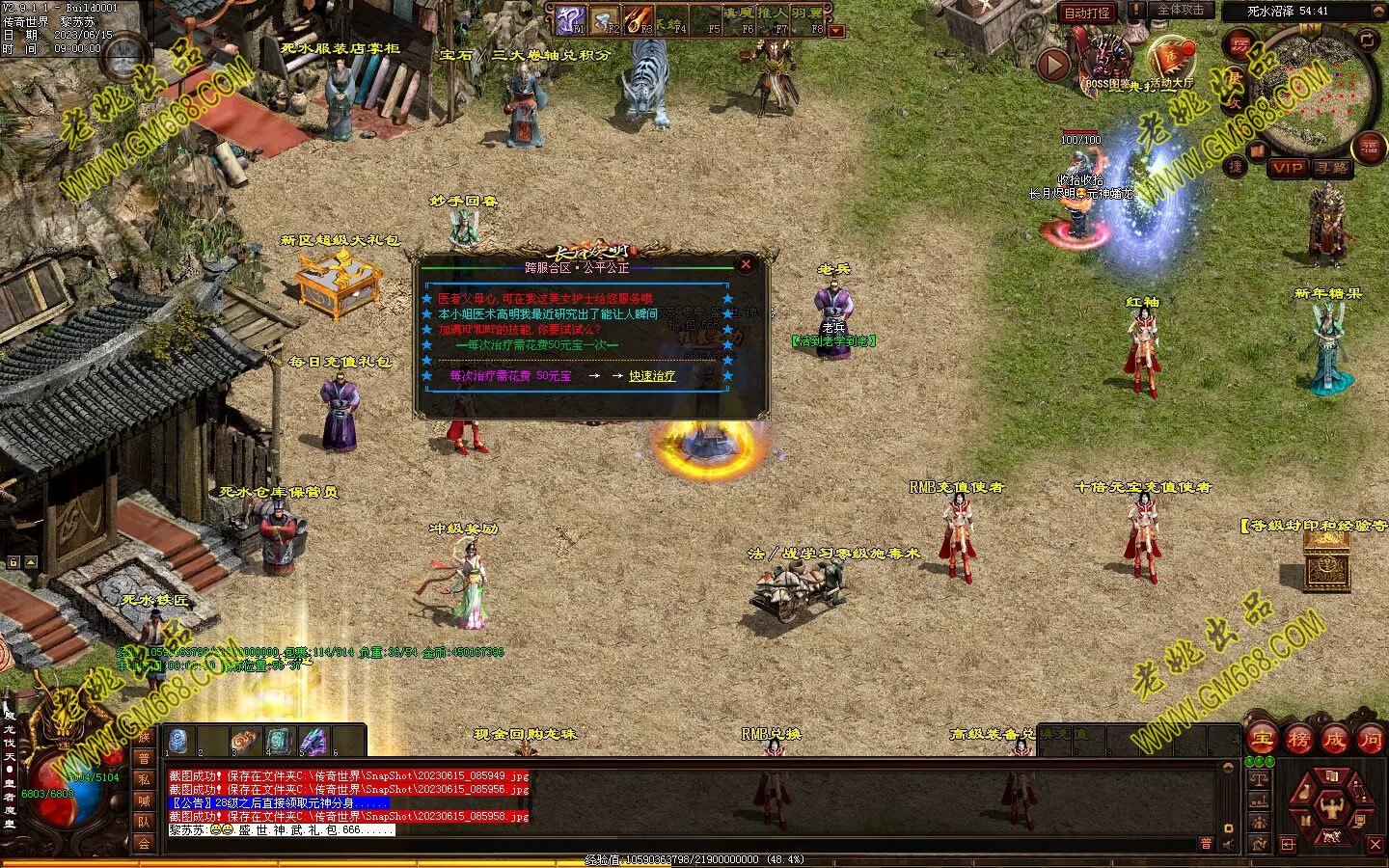Screen dimensions: 1389x868
Task: Open the 问 help orb
Action: pos(1370,740)
